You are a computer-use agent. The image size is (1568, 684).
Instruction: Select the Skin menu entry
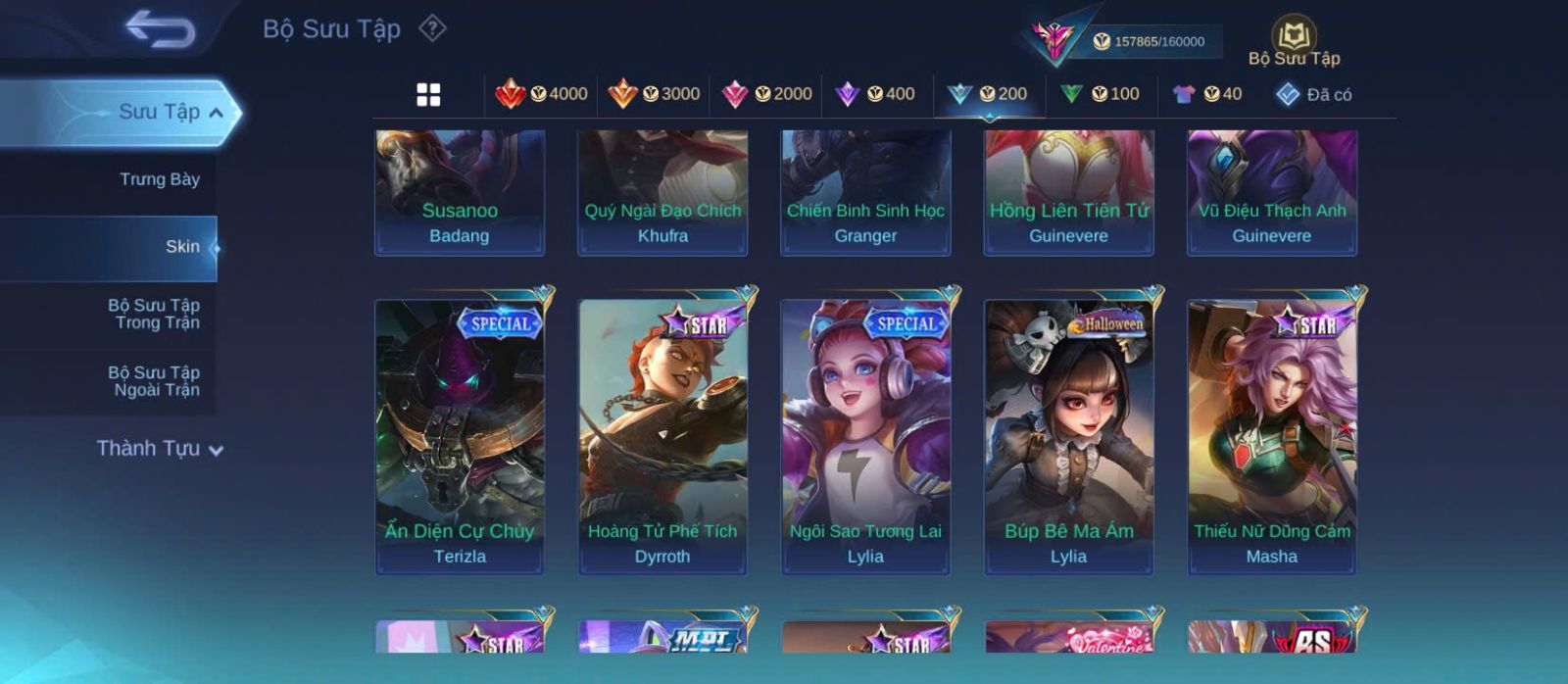[182, 247]
